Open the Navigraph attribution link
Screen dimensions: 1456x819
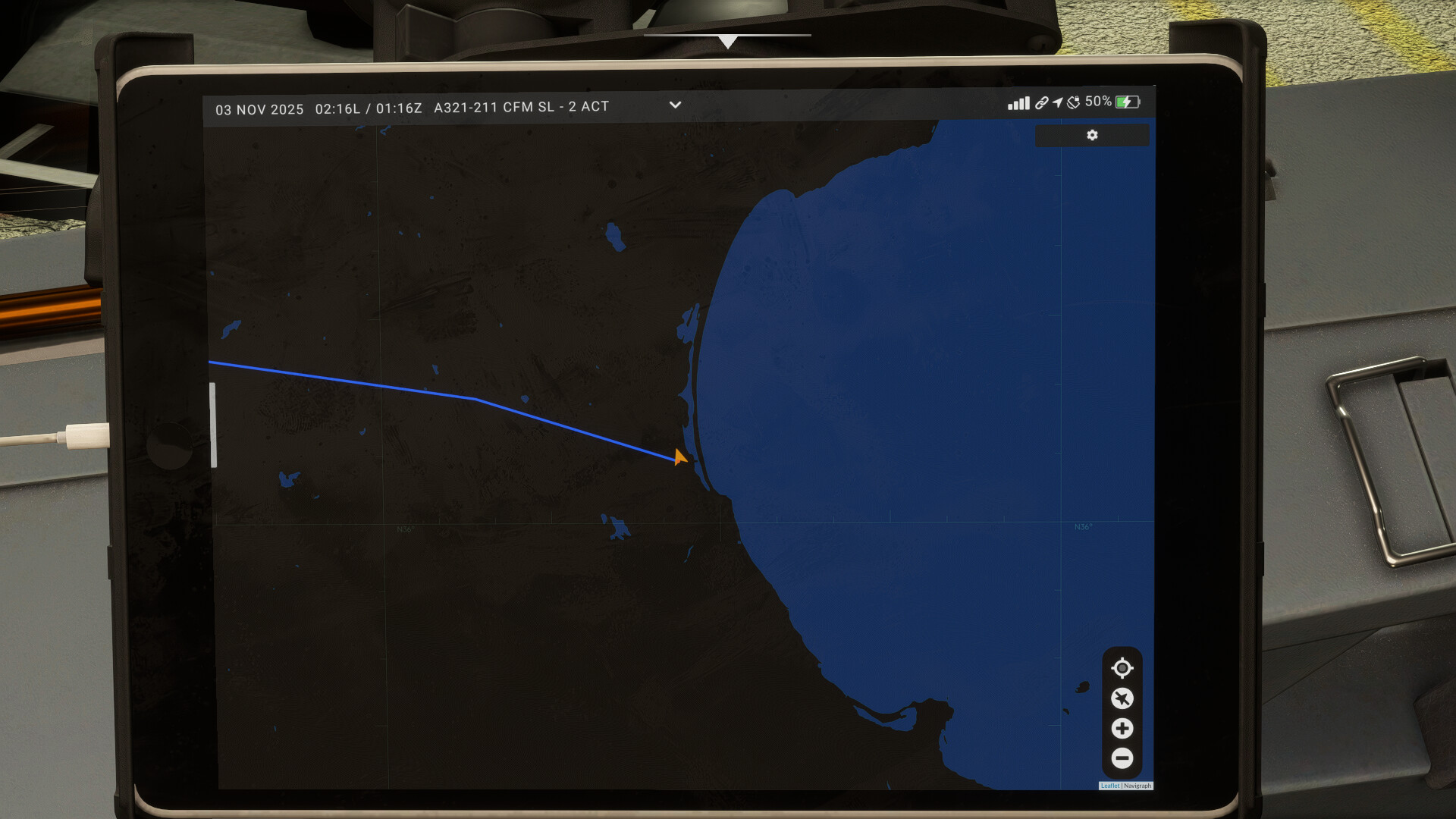1137,786
